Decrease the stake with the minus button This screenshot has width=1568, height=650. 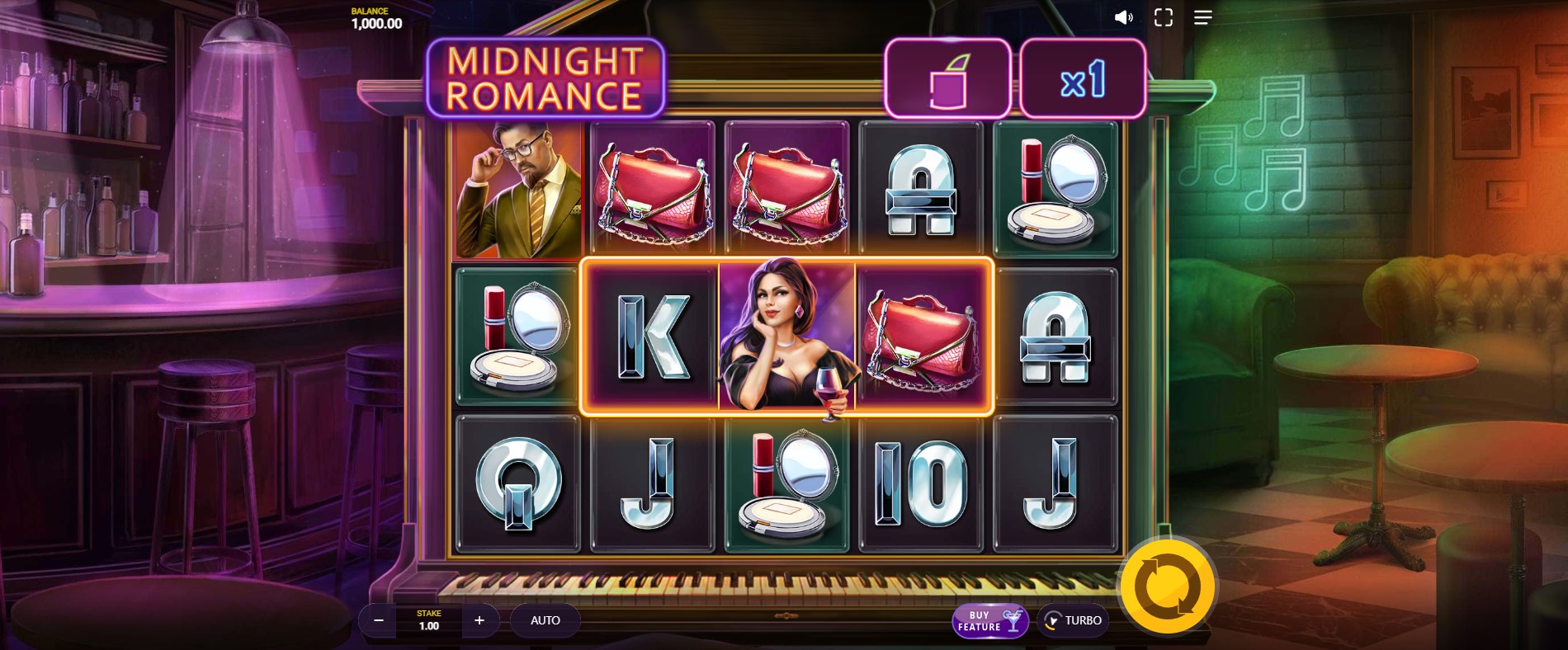[379, 620]
